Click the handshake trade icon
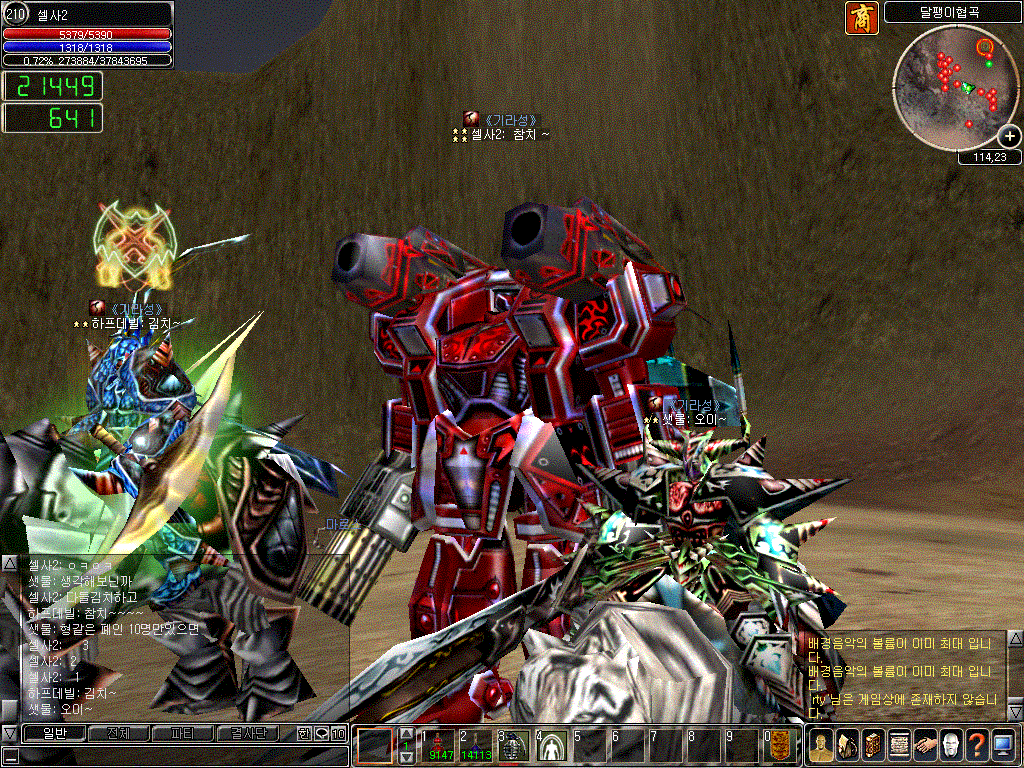 (x=925, y=745)
